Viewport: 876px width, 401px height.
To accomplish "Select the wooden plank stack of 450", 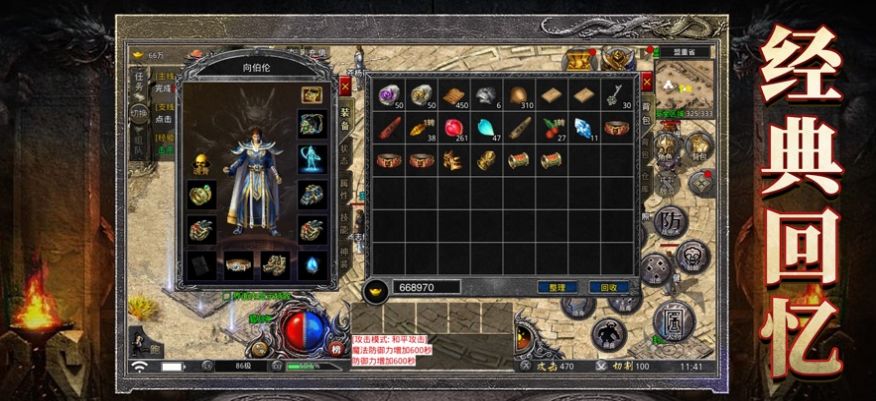I will coord(454,95).
